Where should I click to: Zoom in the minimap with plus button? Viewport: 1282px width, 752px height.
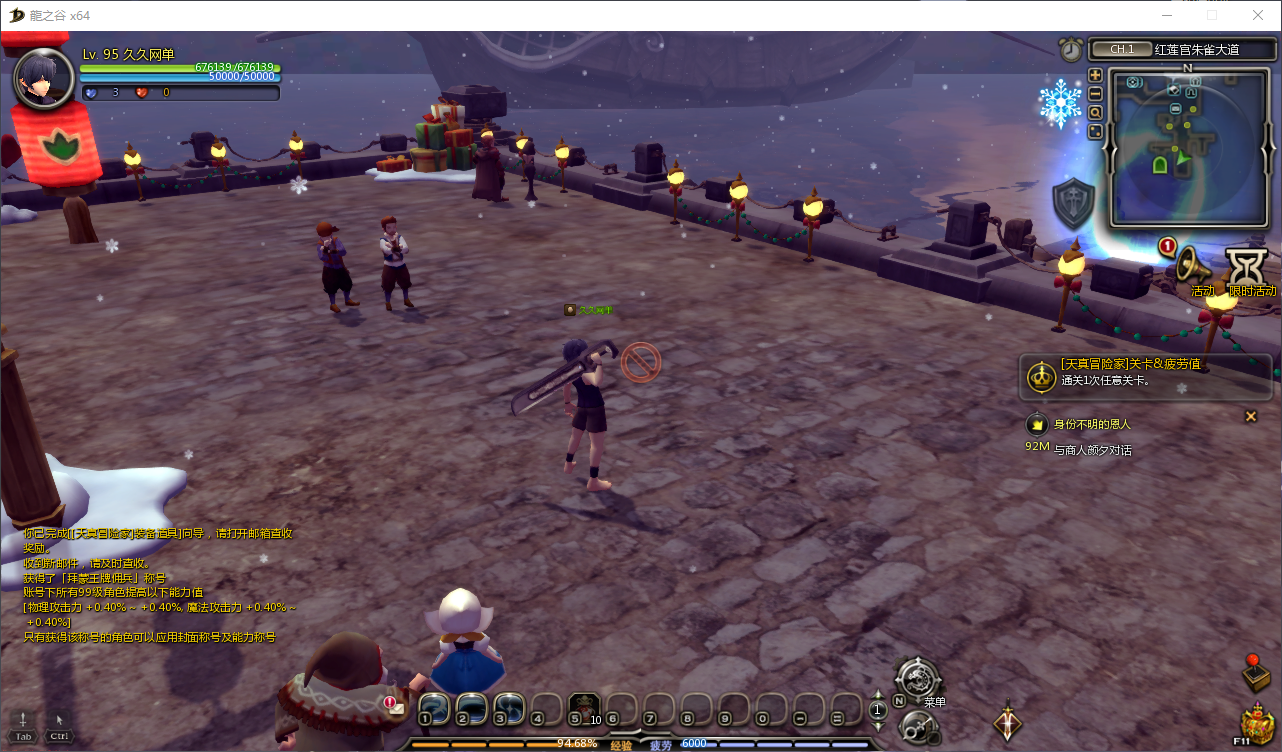coord(1095,75)
